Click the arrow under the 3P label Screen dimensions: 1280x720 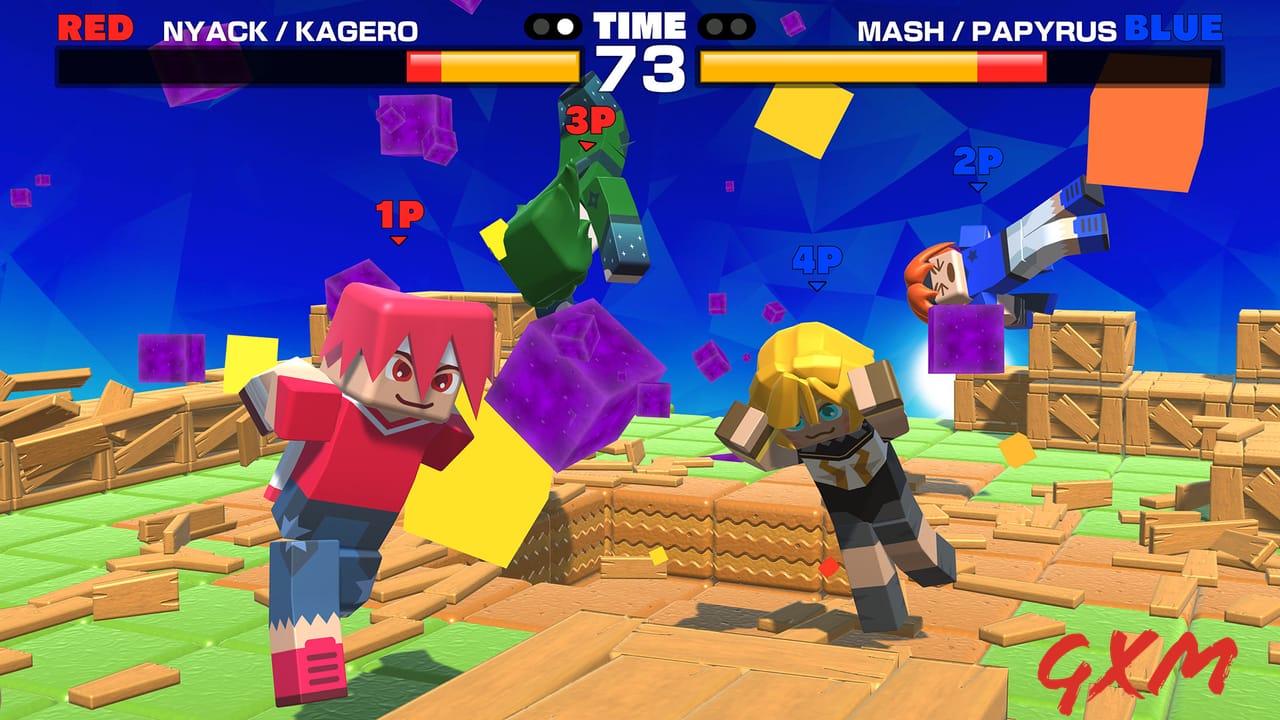click(588, 143)
